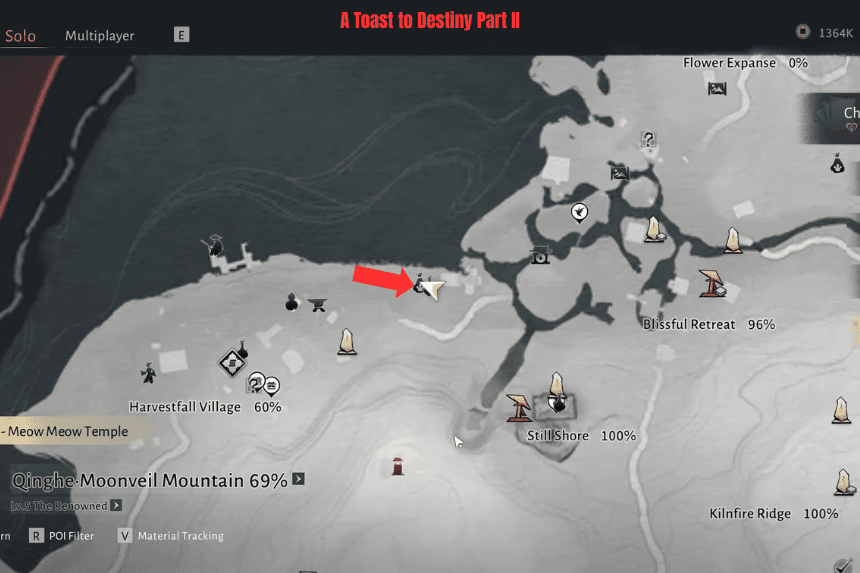
Task: Select the picture marker under Flower Expanse
Action: click(717, 89)
